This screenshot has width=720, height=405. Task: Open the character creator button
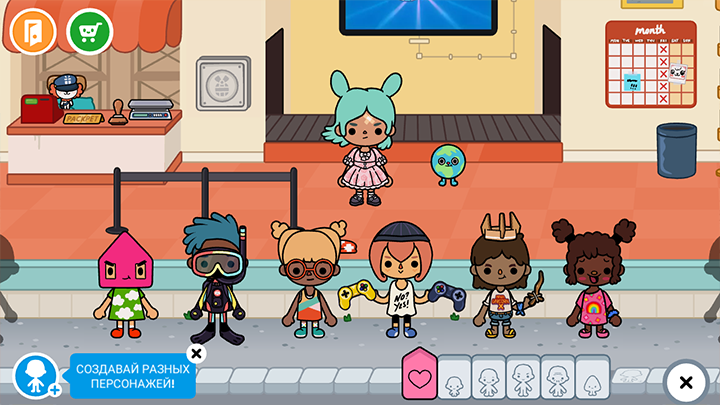[35, 378]
